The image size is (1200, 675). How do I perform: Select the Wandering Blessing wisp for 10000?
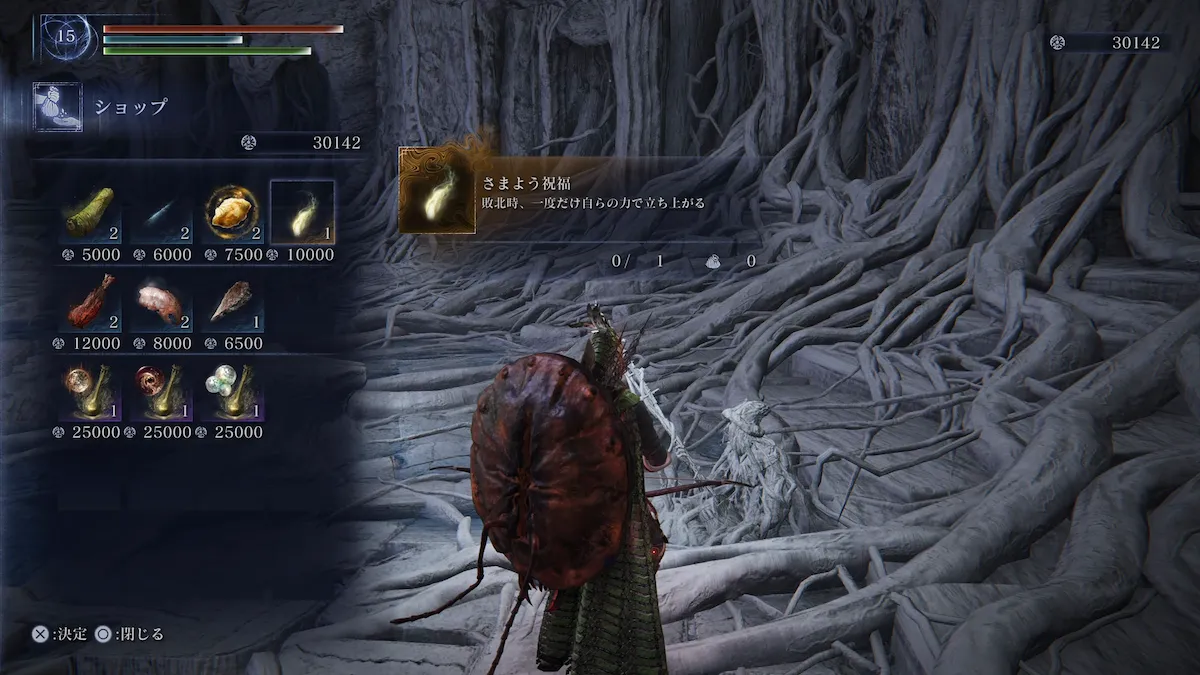pyautogui.click(x=304, y=213)
